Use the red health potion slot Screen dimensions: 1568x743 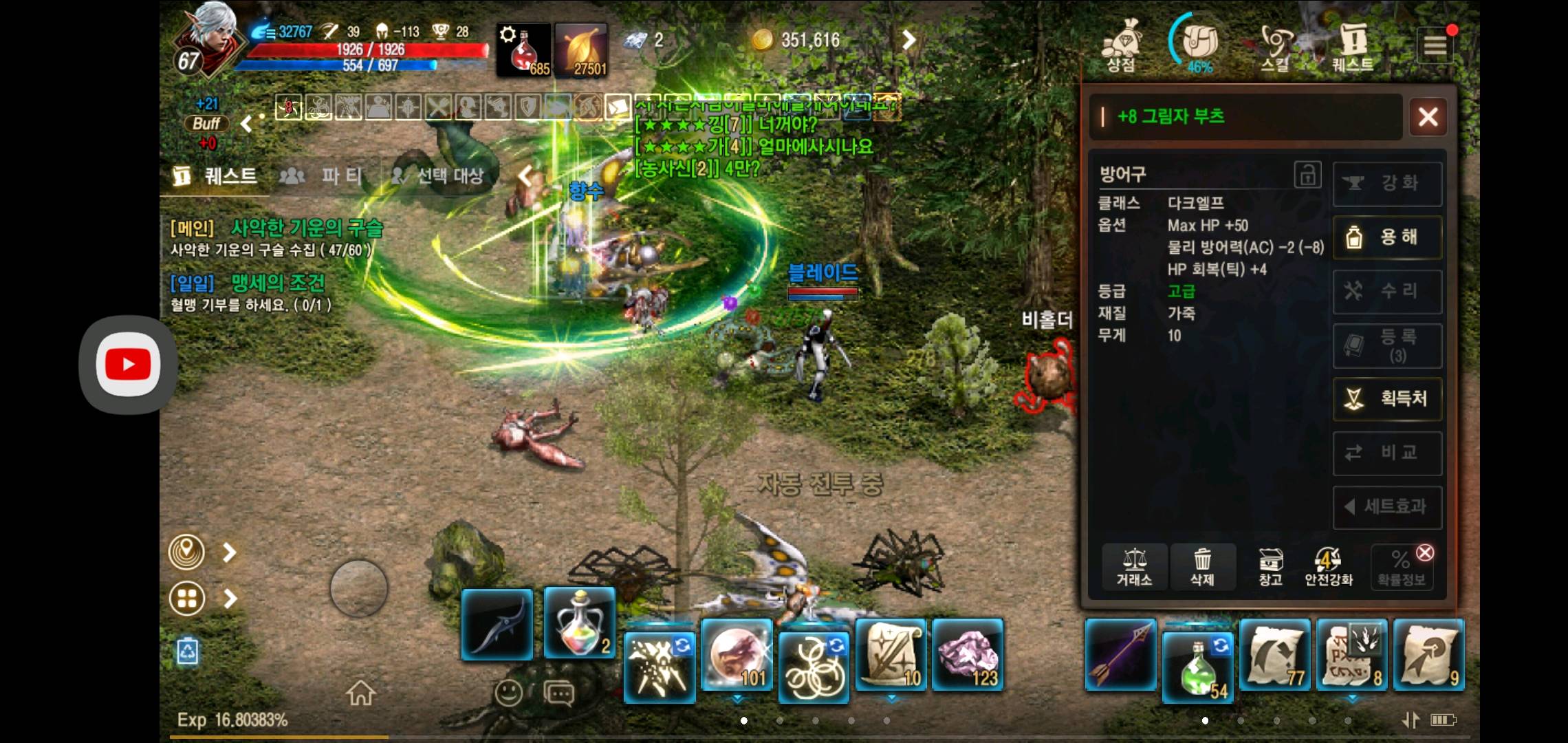[524, 50]
